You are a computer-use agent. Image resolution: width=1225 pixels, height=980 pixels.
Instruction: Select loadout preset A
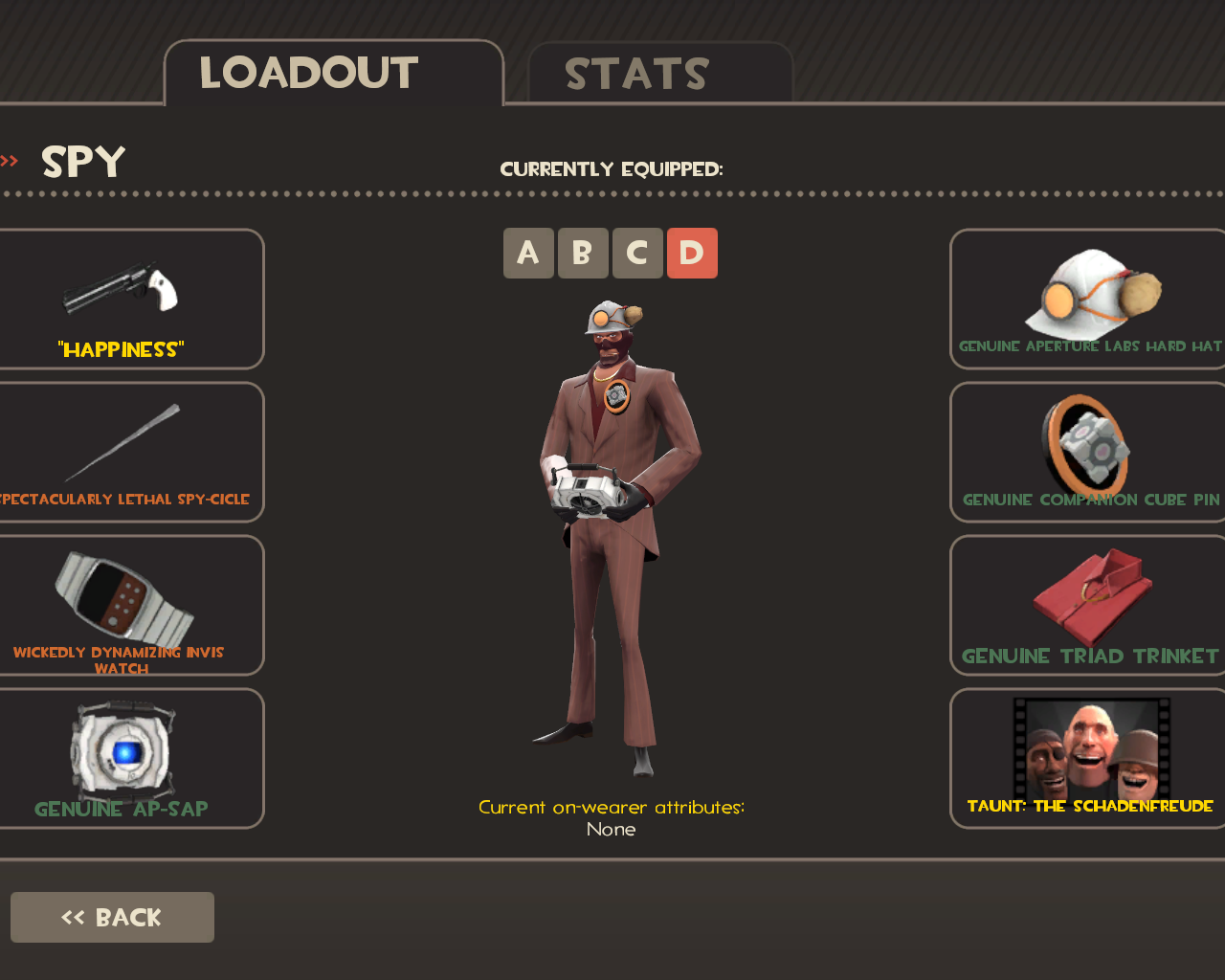(x=528, y=254)
